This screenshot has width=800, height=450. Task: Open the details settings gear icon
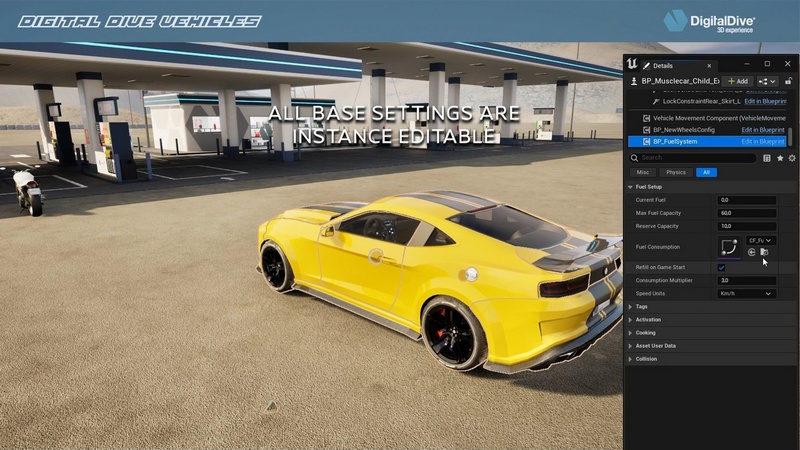pos(792,158)
